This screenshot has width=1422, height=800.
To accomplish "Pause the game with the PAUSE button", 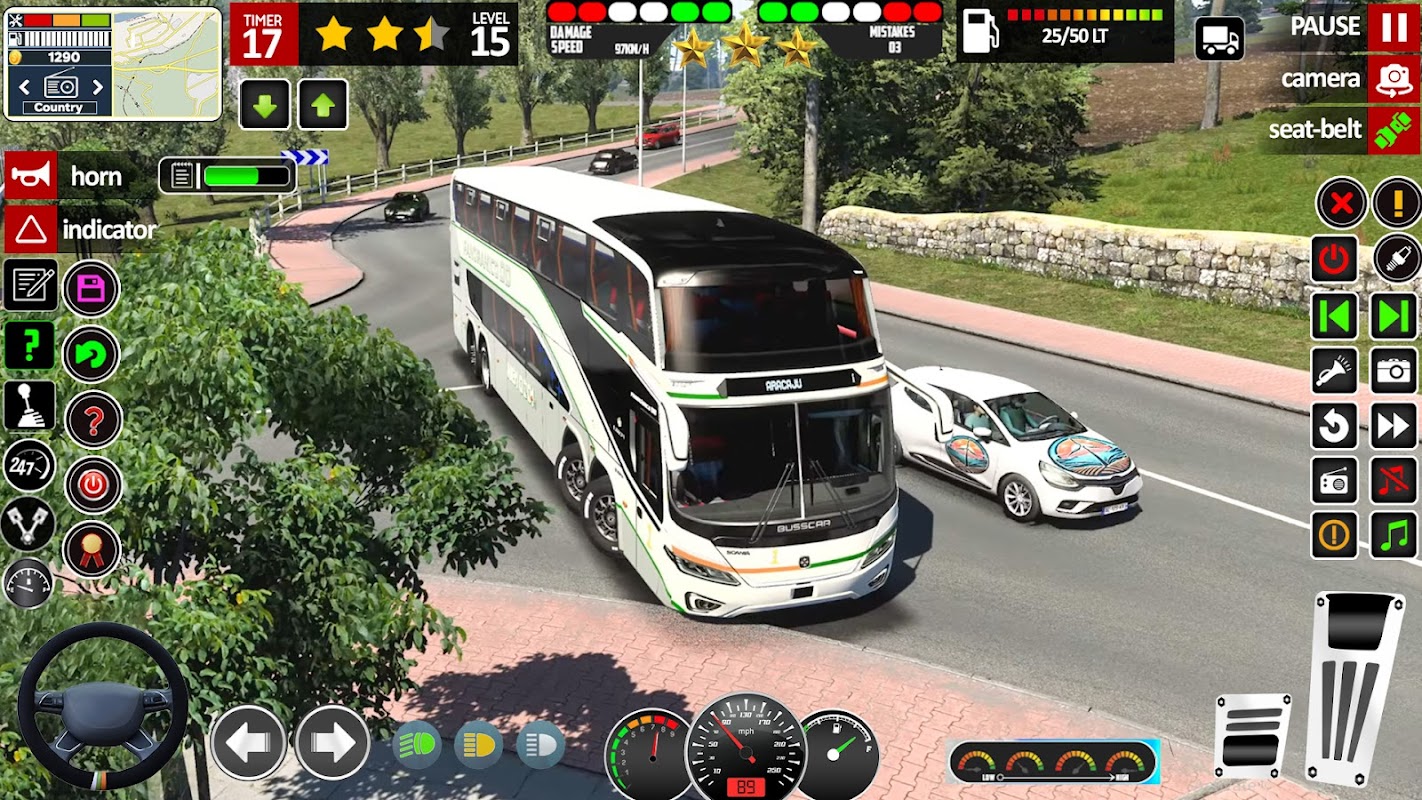I will click(1393, 27).
